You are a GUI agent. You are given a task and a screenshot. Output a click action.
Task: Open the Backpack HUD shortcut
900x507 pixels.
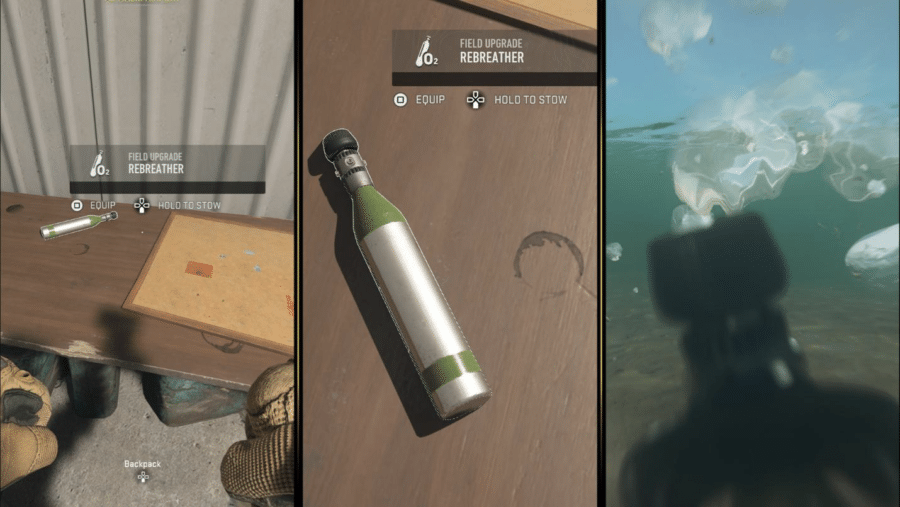142,469
